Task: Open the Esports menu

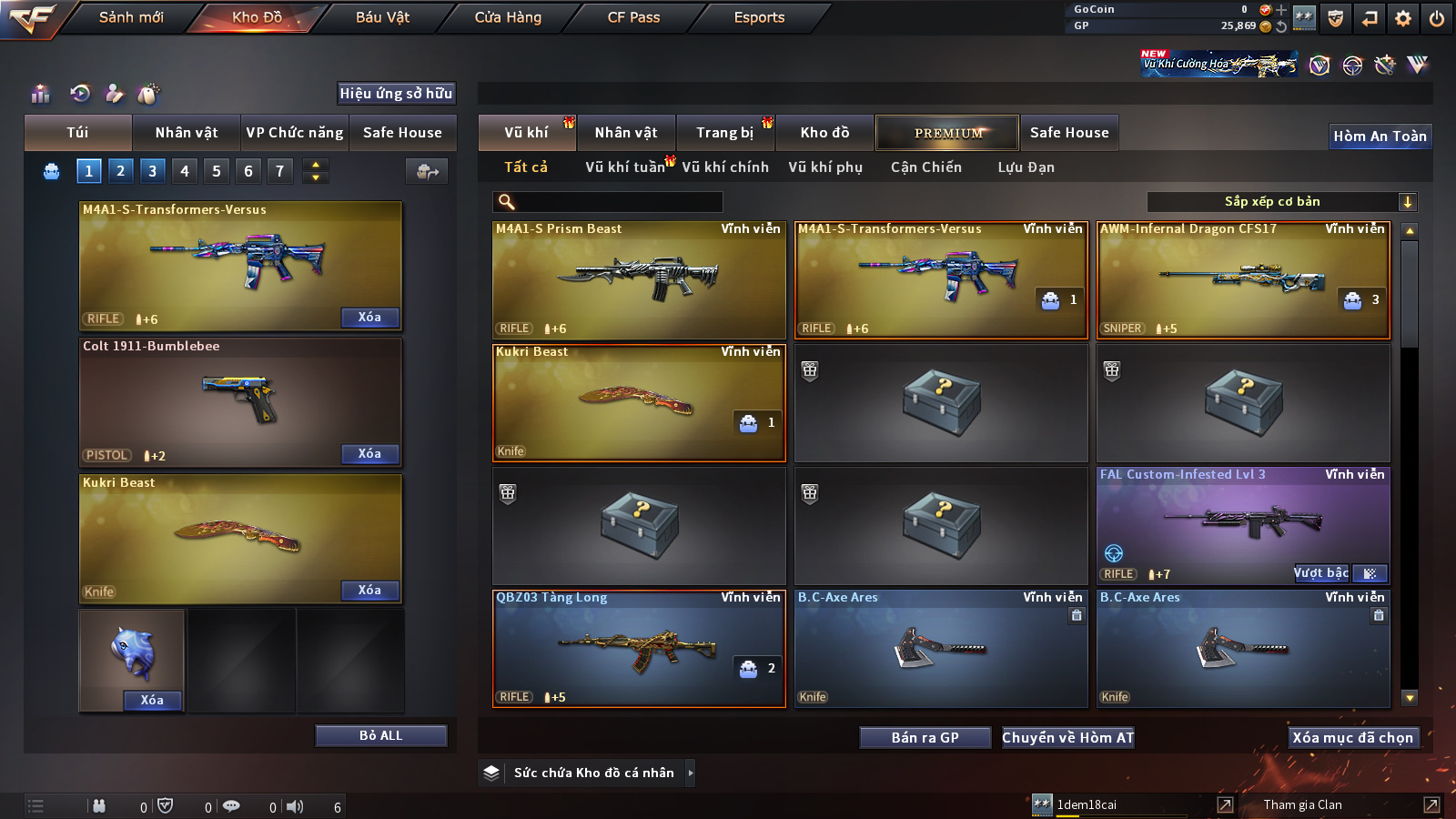Action: tap(759, 17)
